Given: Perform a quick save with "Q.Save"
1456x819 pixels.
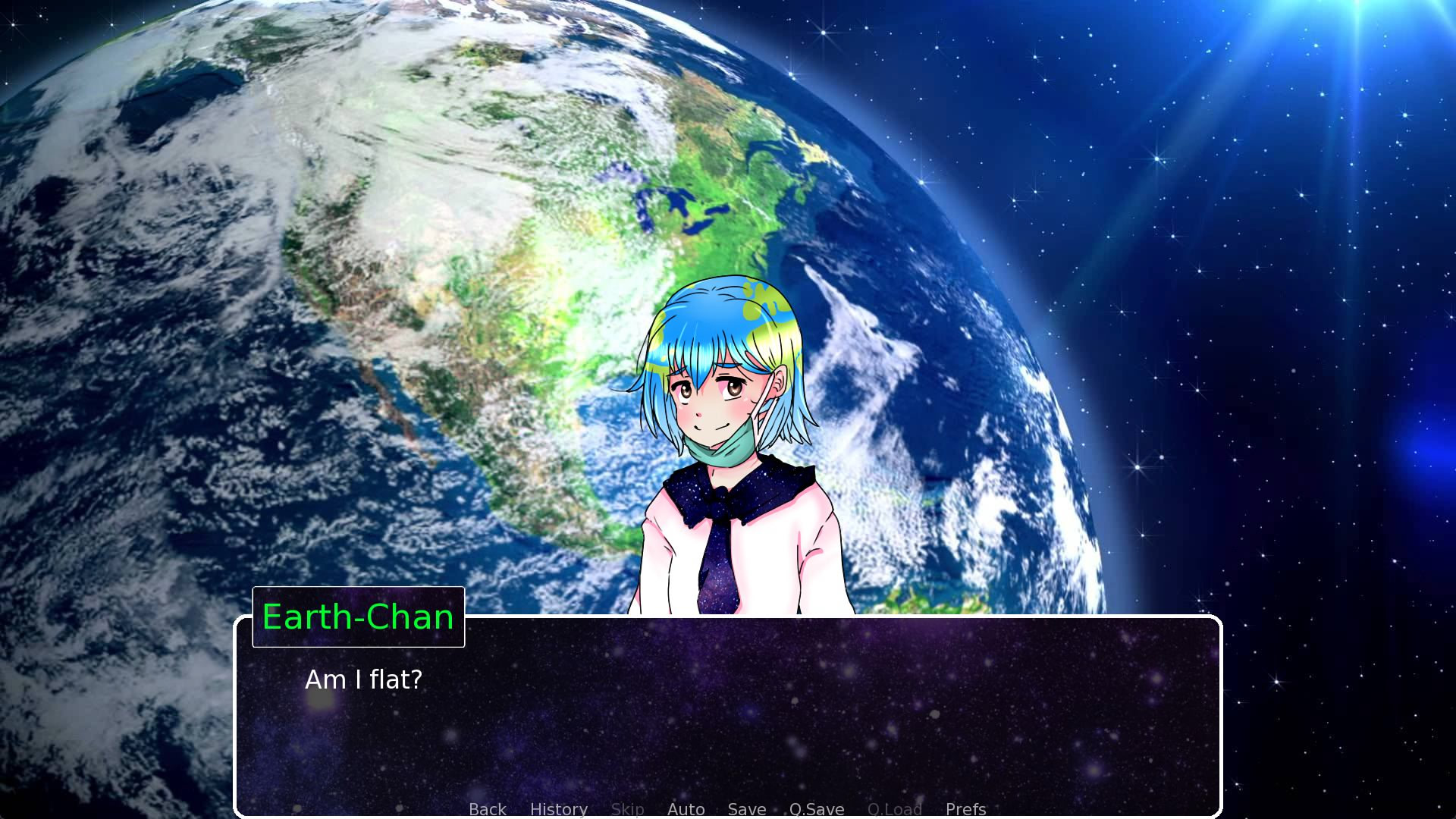Looking at the screenshot, I should coord(815,809).
